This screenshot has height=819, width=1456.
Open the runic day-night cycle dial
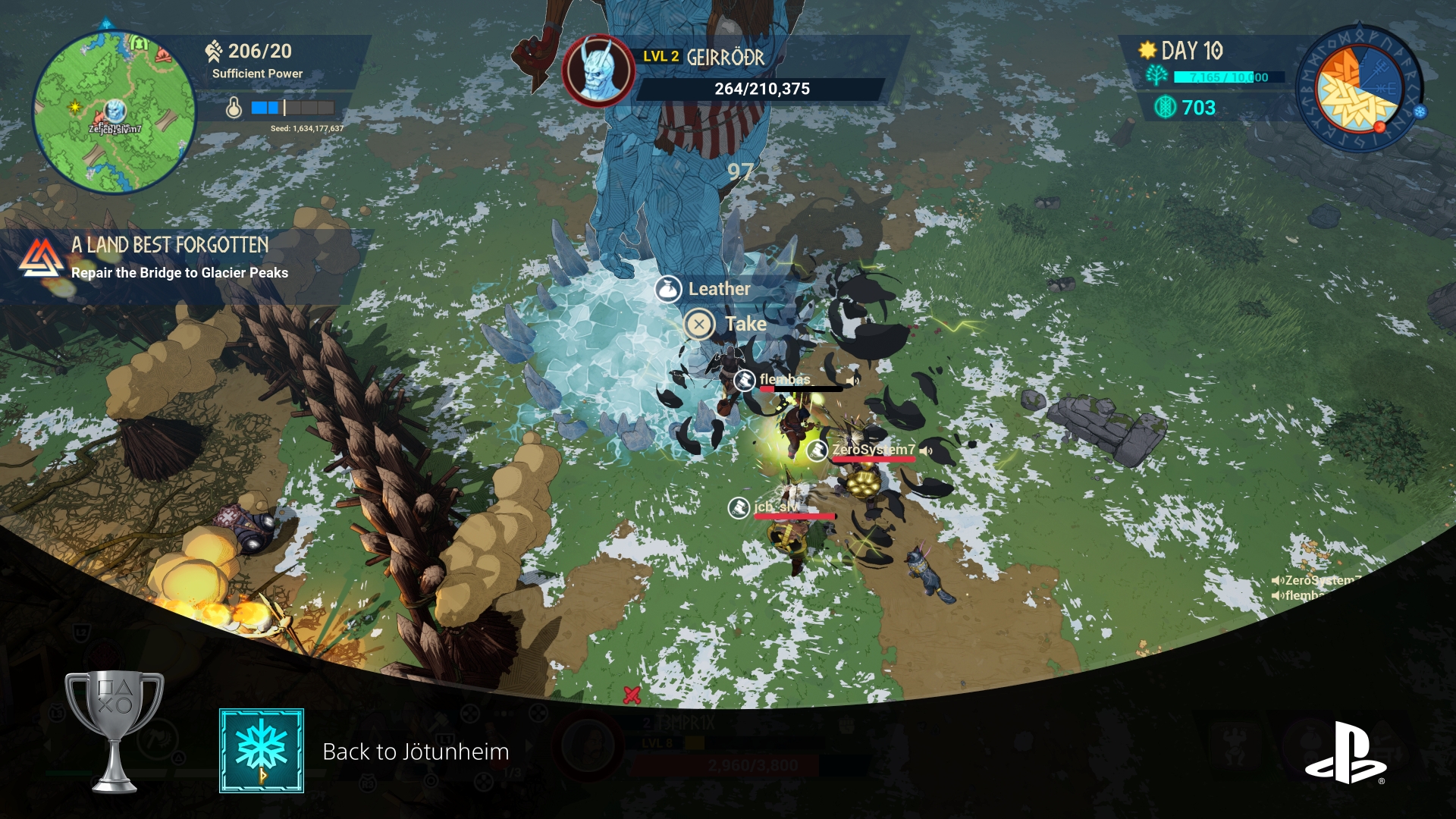pos(1358,87)
